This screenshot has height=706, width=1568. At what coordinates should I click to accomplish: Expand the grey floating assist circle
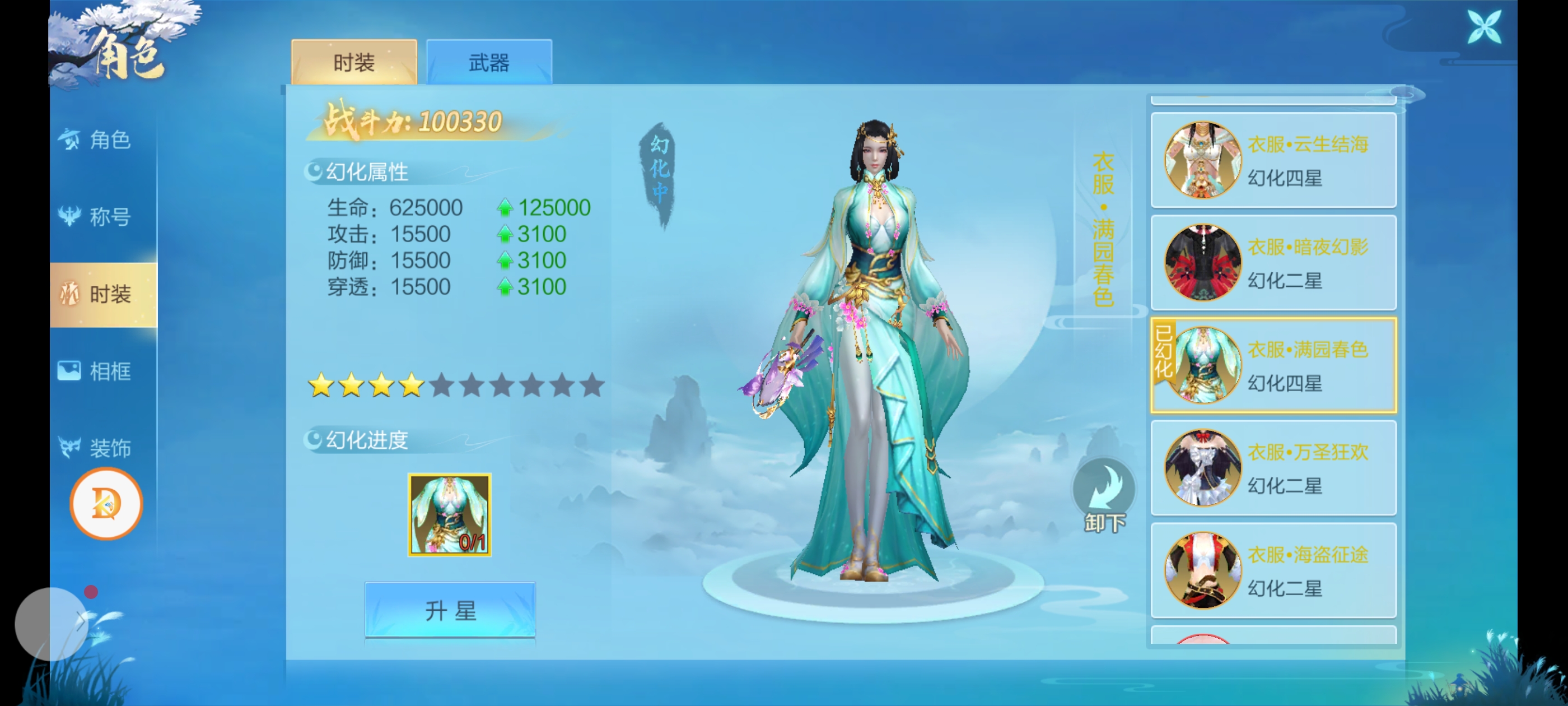[x=51, y=623]
